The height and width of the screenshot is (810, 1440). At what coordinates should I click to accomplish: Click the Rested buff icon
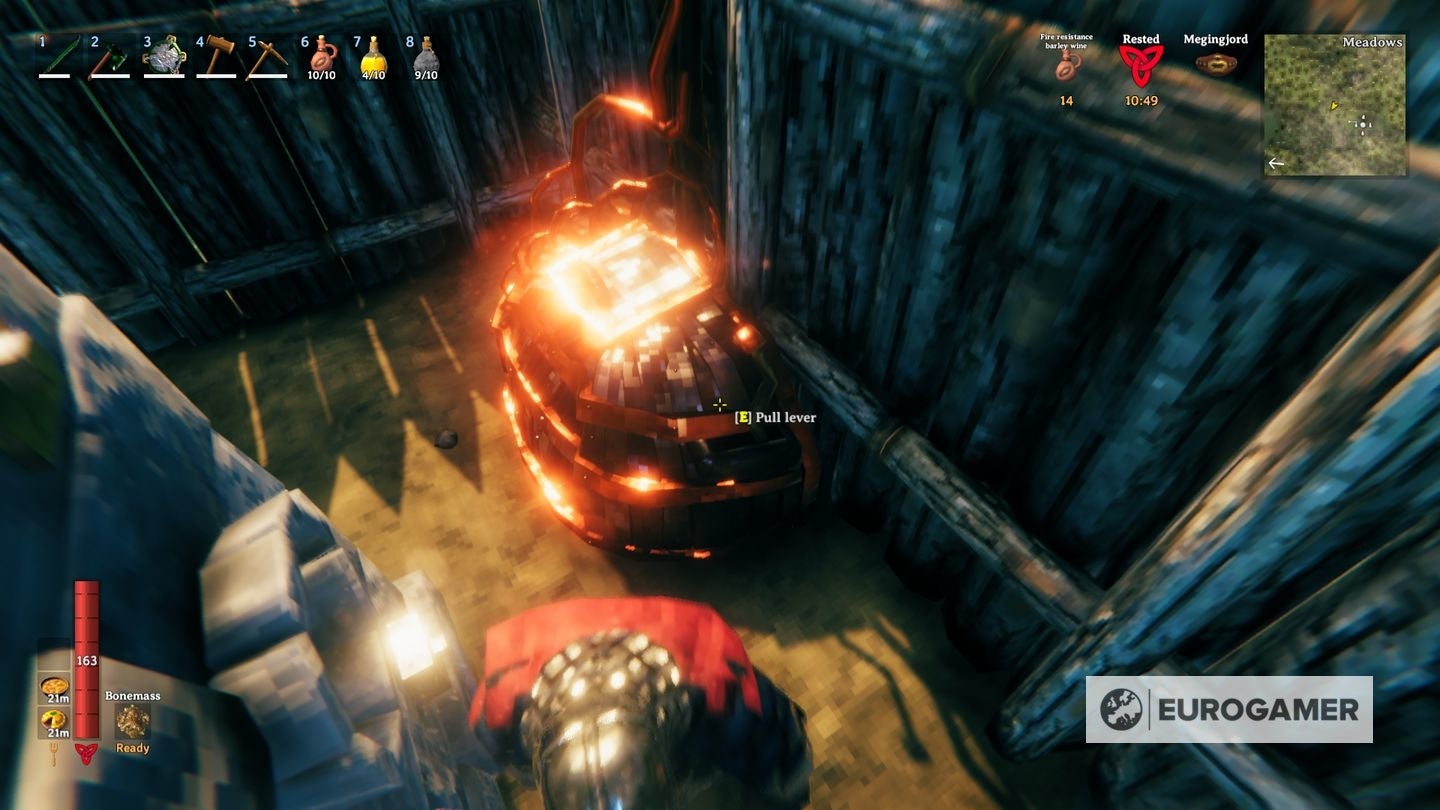coord(1140,62)
